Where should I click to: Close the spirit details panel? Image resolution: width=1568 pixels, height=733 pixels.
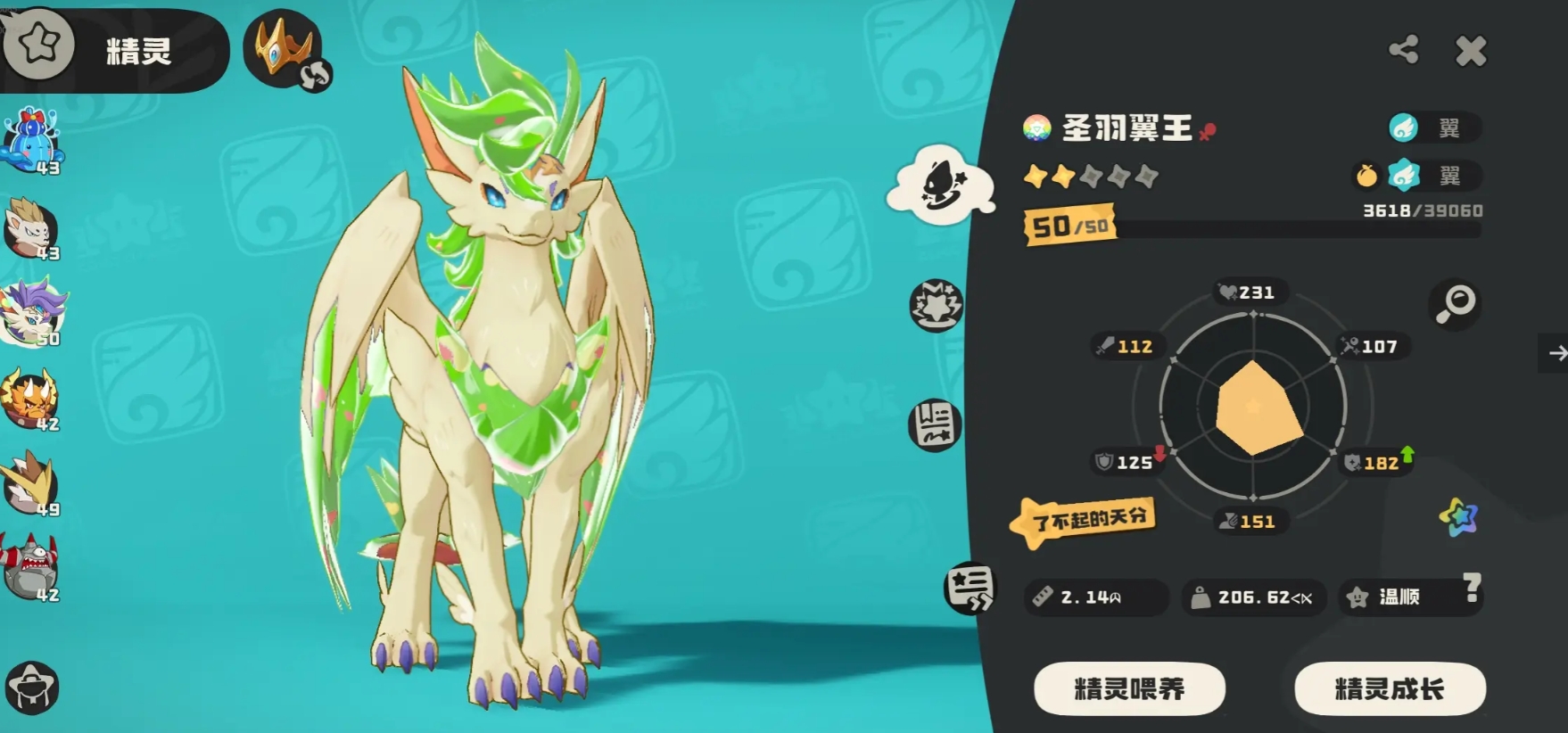(1470, 52)
